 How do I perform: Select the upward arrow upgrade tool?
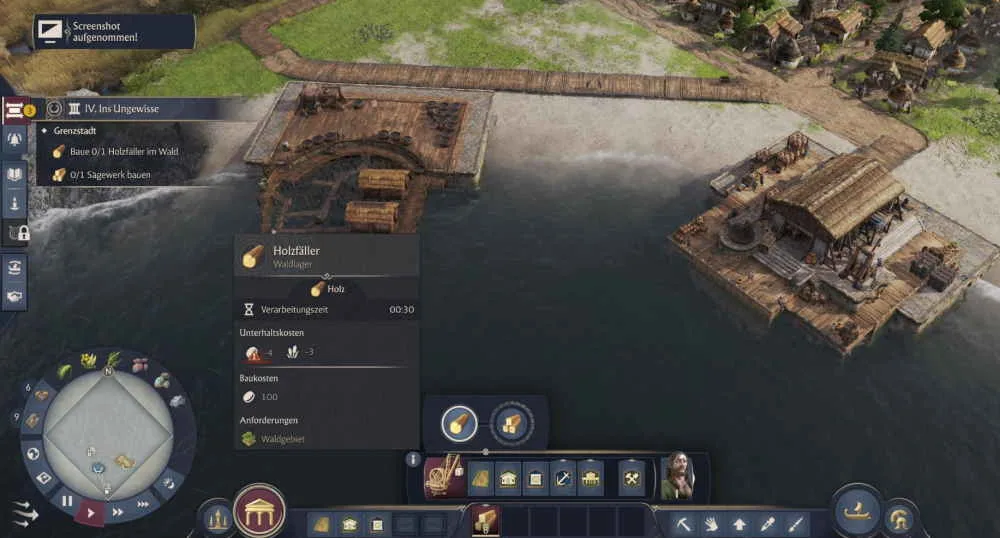tap(739, 523)
